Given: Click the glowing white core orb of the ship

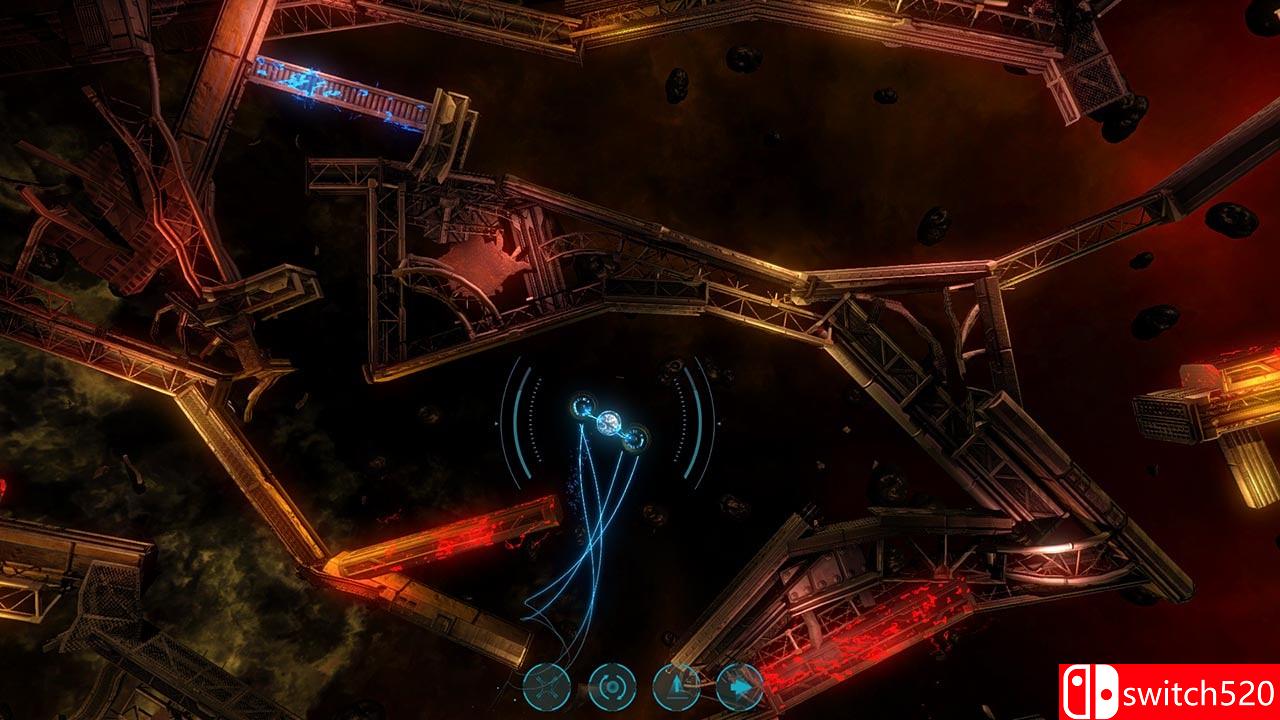Looking at the screenshot, I should coord(609,423).
